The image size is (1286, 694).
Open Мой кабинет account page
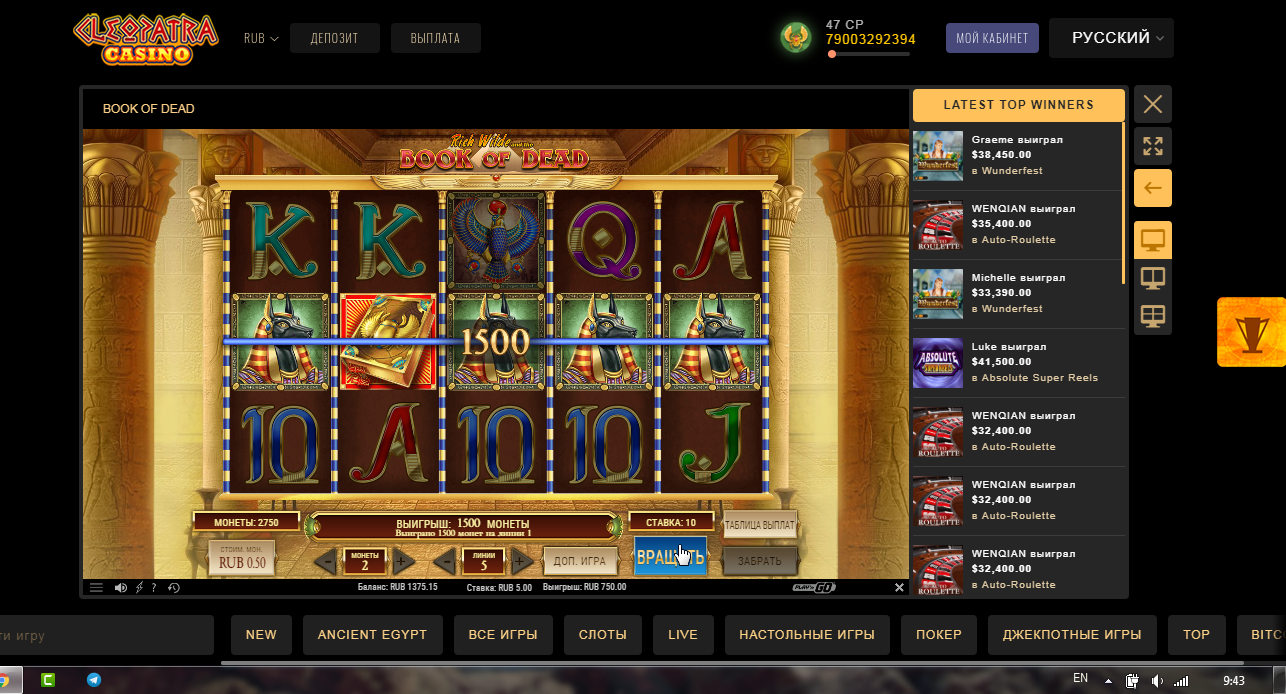coord(992,39)
